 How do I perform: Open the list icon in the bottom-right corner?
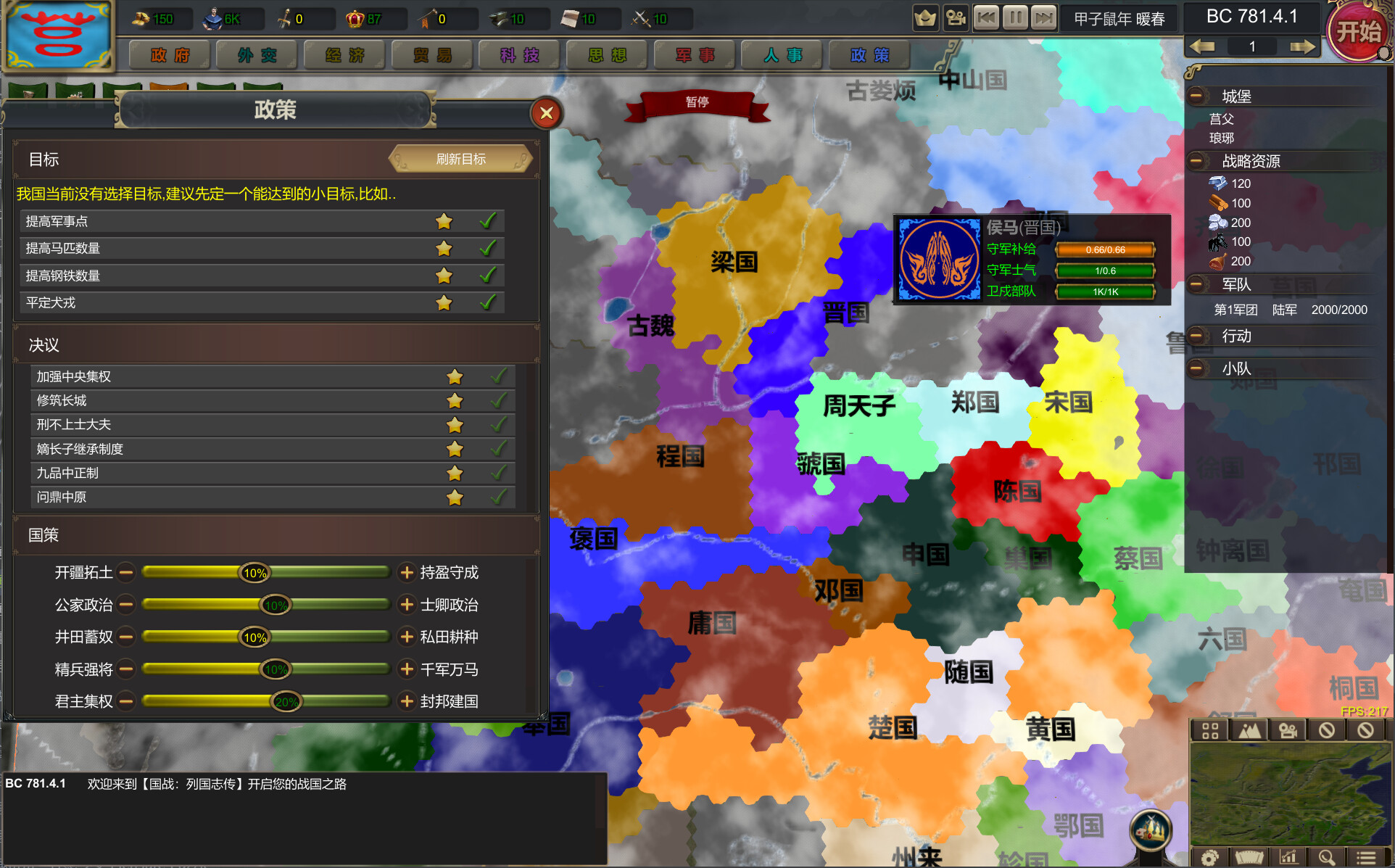(1365, 856)
